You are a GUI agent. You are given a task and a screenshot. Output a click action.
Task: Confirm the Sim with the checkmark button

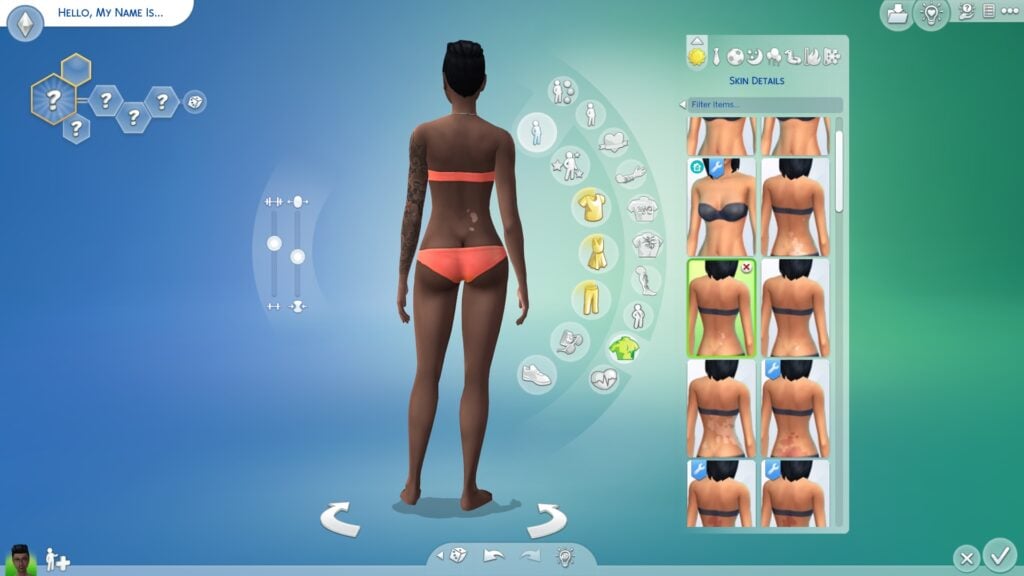[x=998, y=553]
